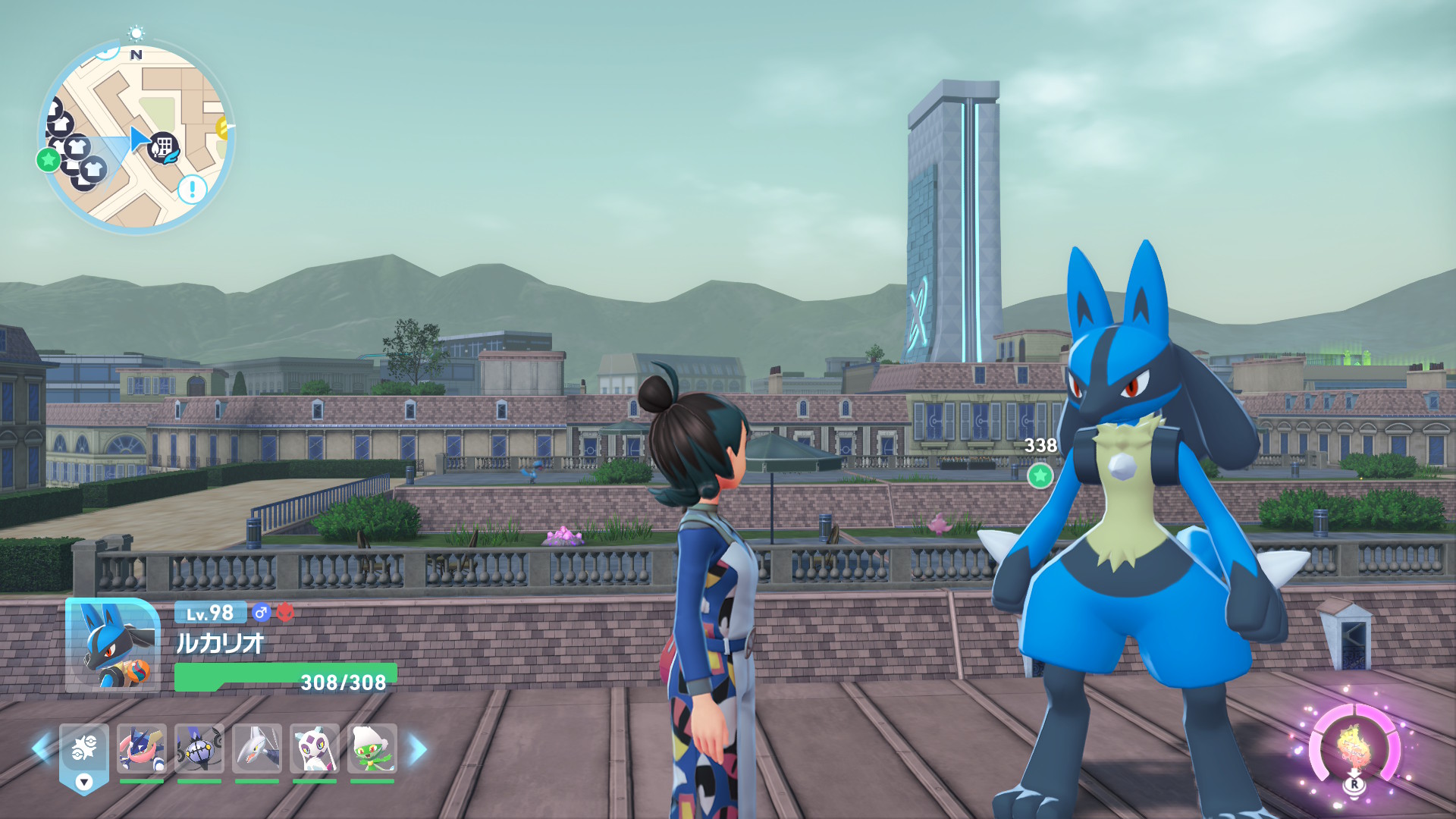Screen dimensions: 1456x819
Task: Click the green star waypoint marked 338
Action: pyautogui.click(x=1040, y=475)
